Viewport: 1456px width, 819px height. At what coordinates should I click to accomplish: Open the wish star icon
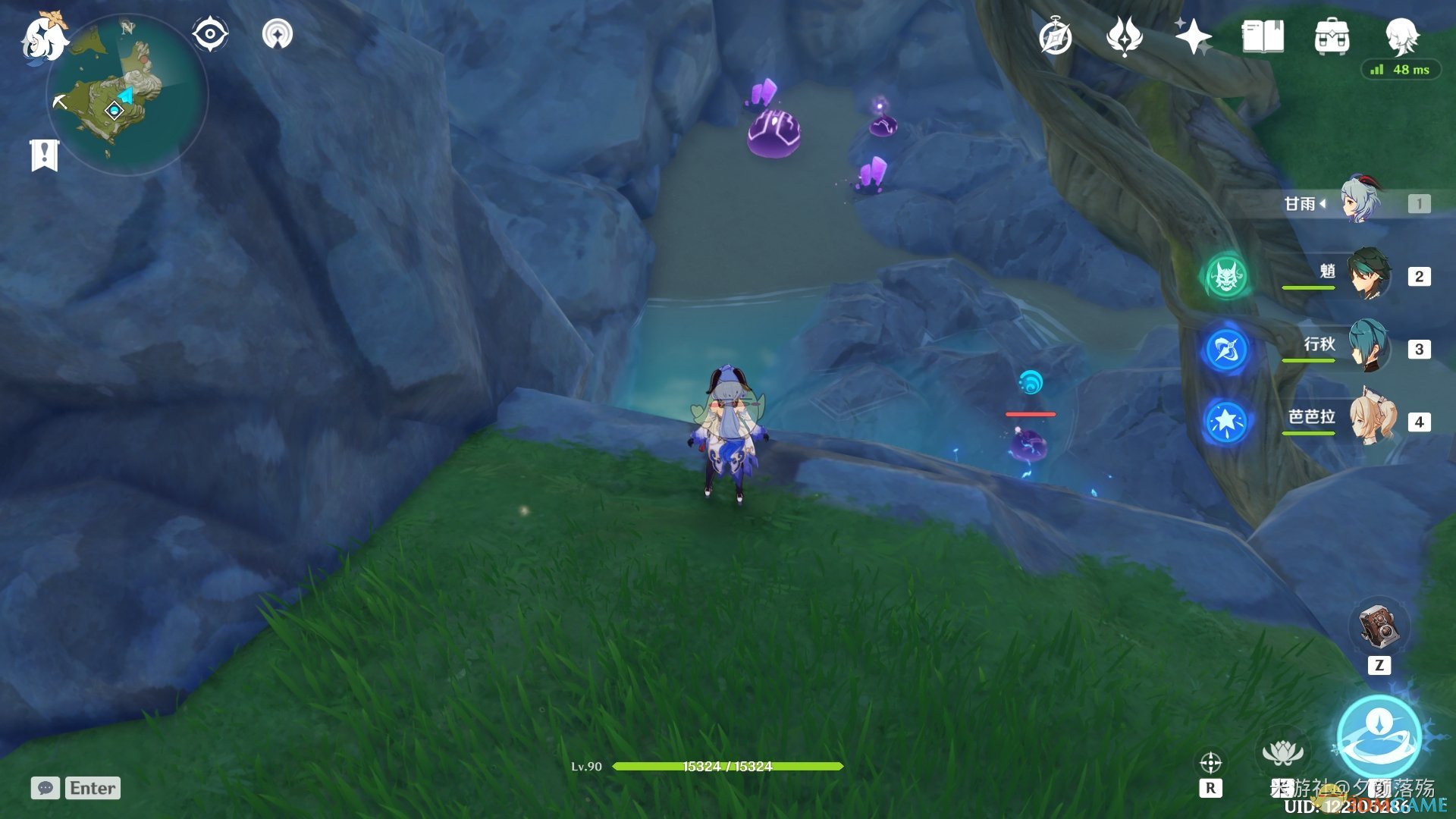tap(1193, 36)
